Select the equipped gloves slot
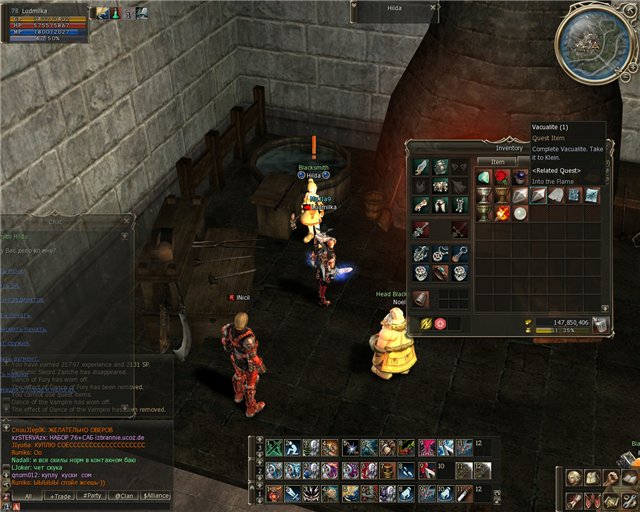Viewport: 640px width, 512px height. [421, 205]
